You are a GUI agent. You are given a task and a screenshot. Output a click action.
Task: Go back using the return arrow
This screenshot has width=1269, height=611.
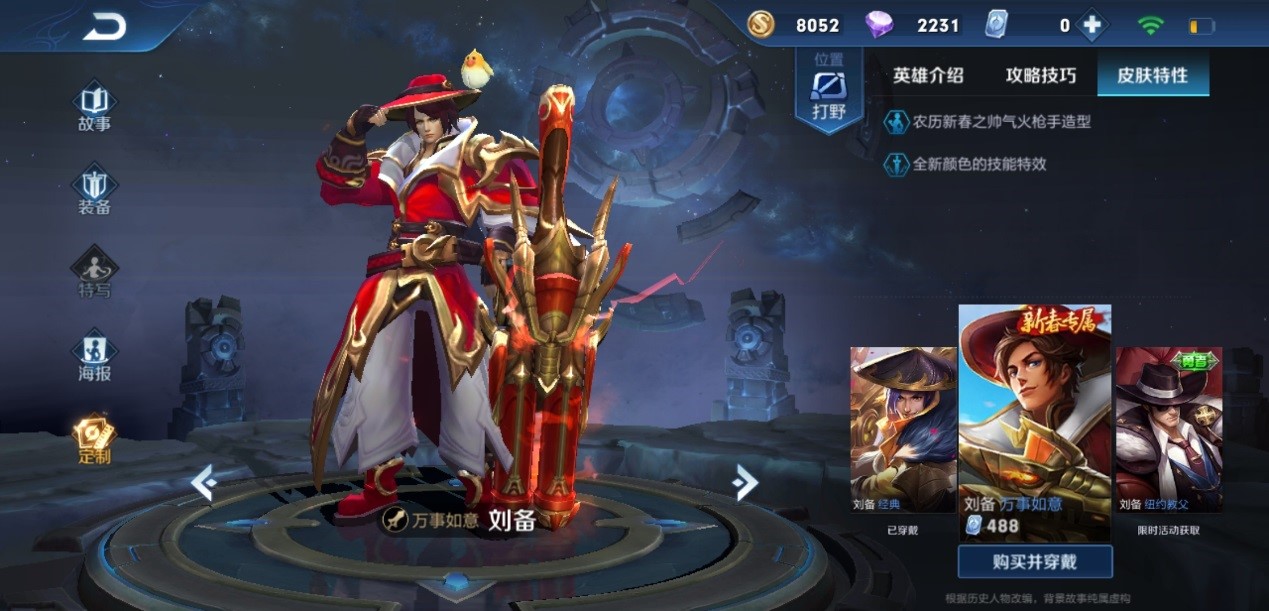click(x=104, y=27)
